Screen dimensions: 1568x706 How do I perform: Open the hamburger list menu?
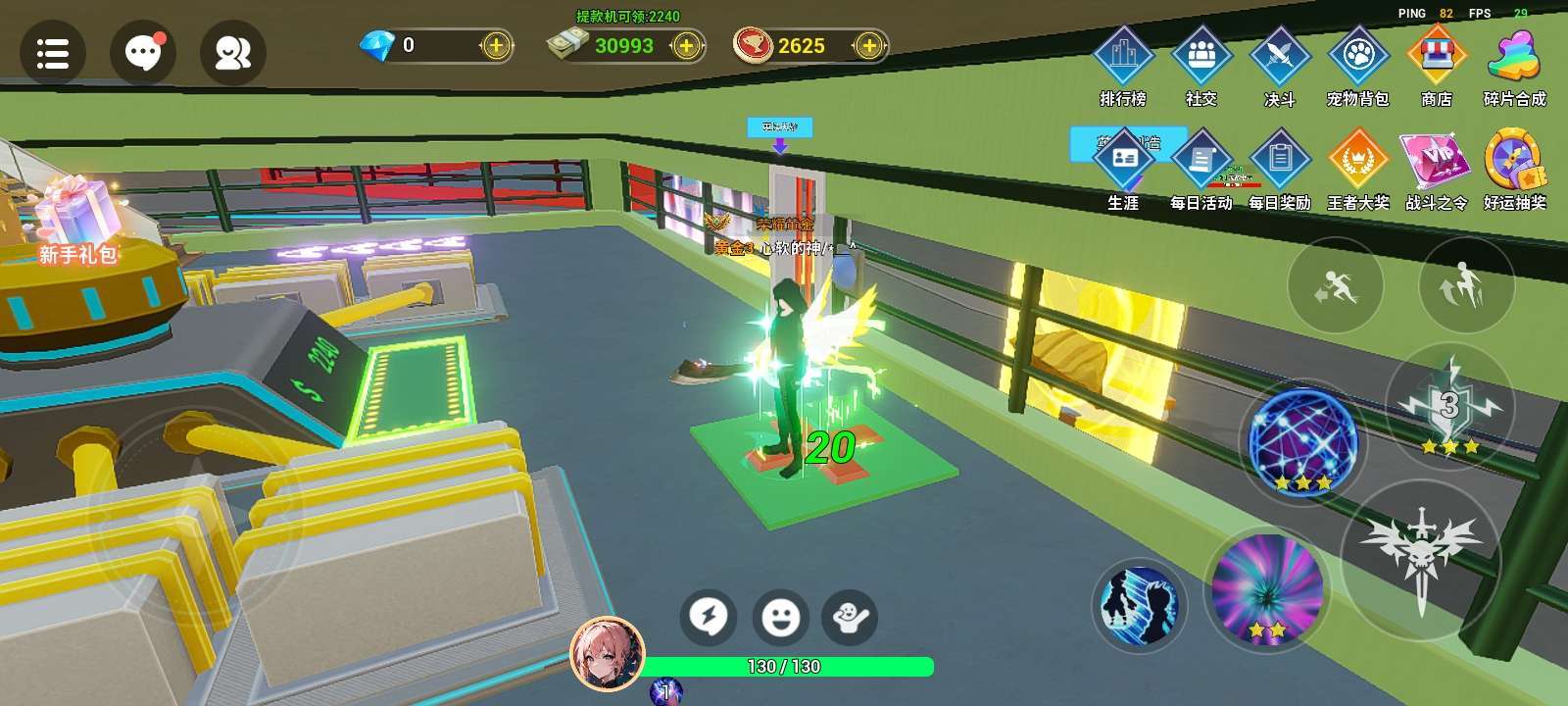click(x=52, y=53)
